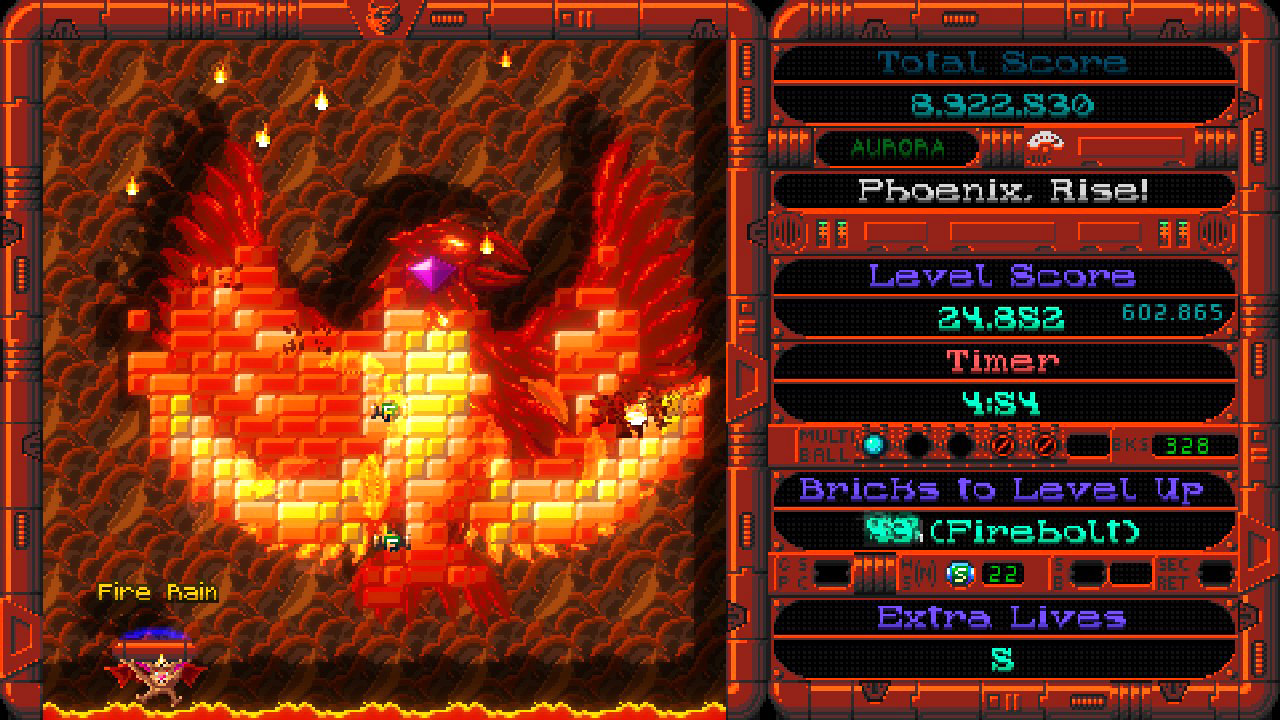
Task: Click the crossed-out Multiball slot icon
Action: pyautogui.click(x=1001, y=445)
